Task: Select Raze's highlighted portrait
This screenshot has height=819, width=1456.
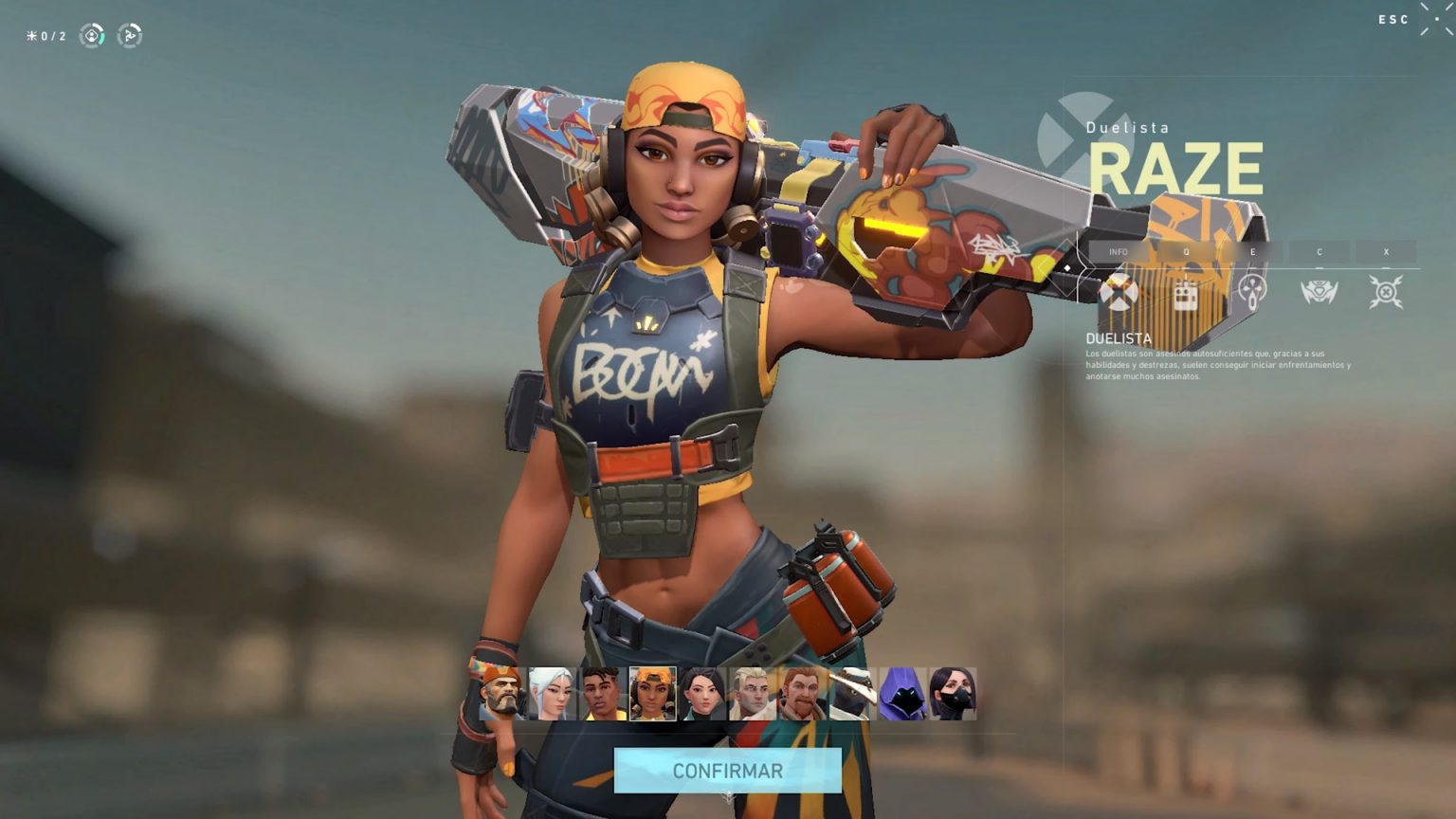Action: pos(653,694)
